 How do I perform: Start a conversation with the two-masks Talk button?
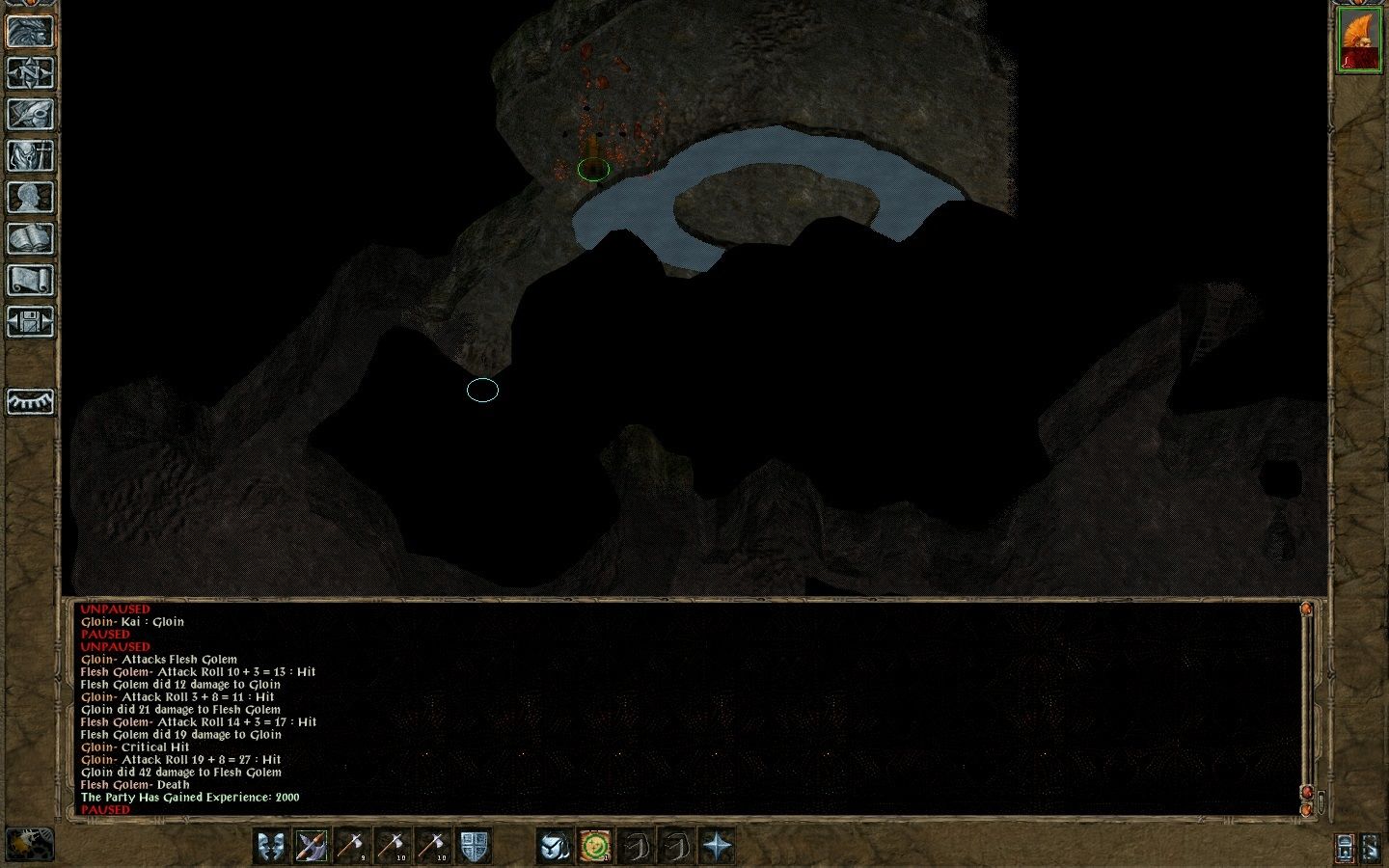pos(271,846)
